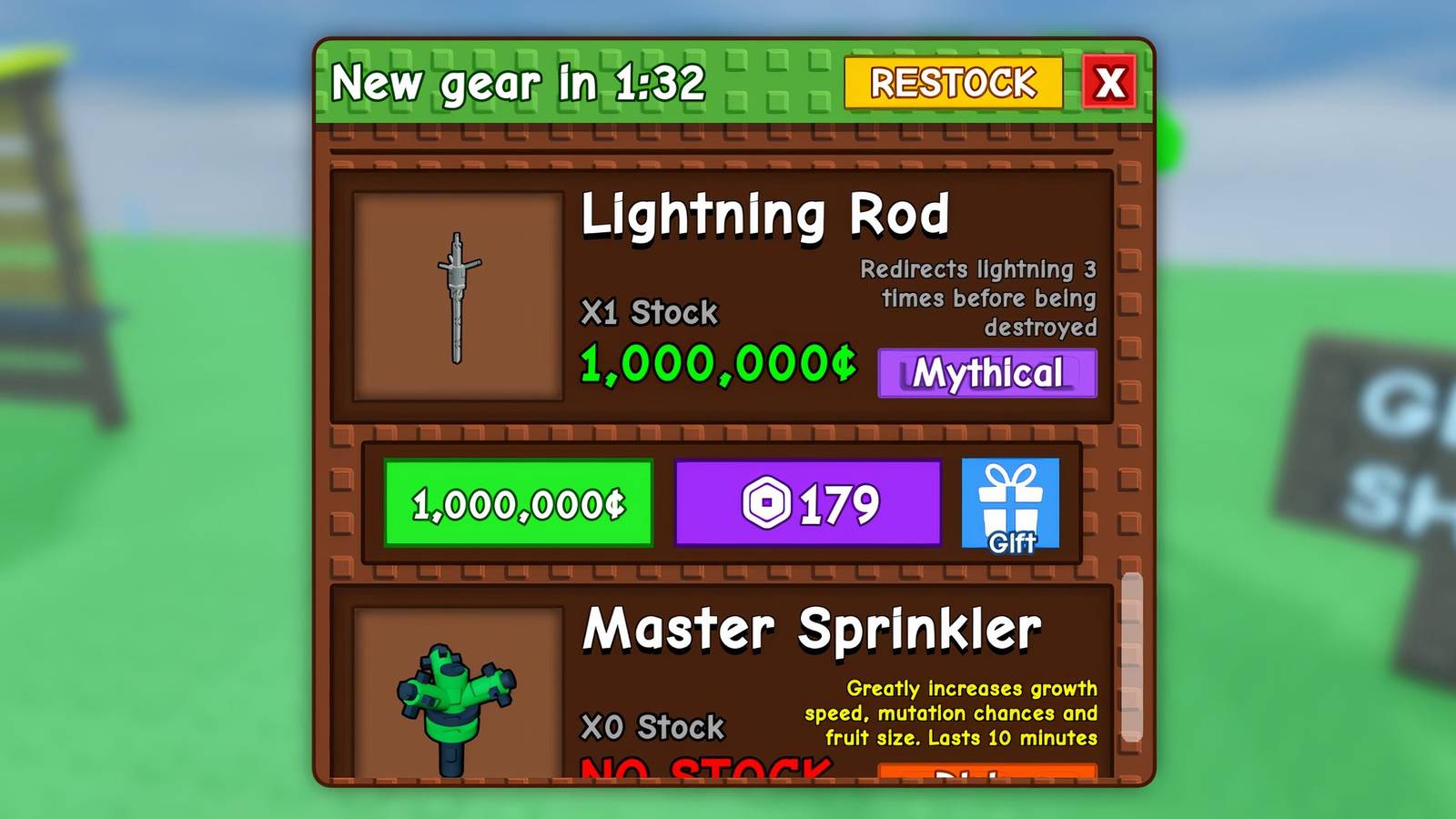Click the Master Sprinkler title text
Screen dimensions: 1456x819
click(x=814, y=625)
